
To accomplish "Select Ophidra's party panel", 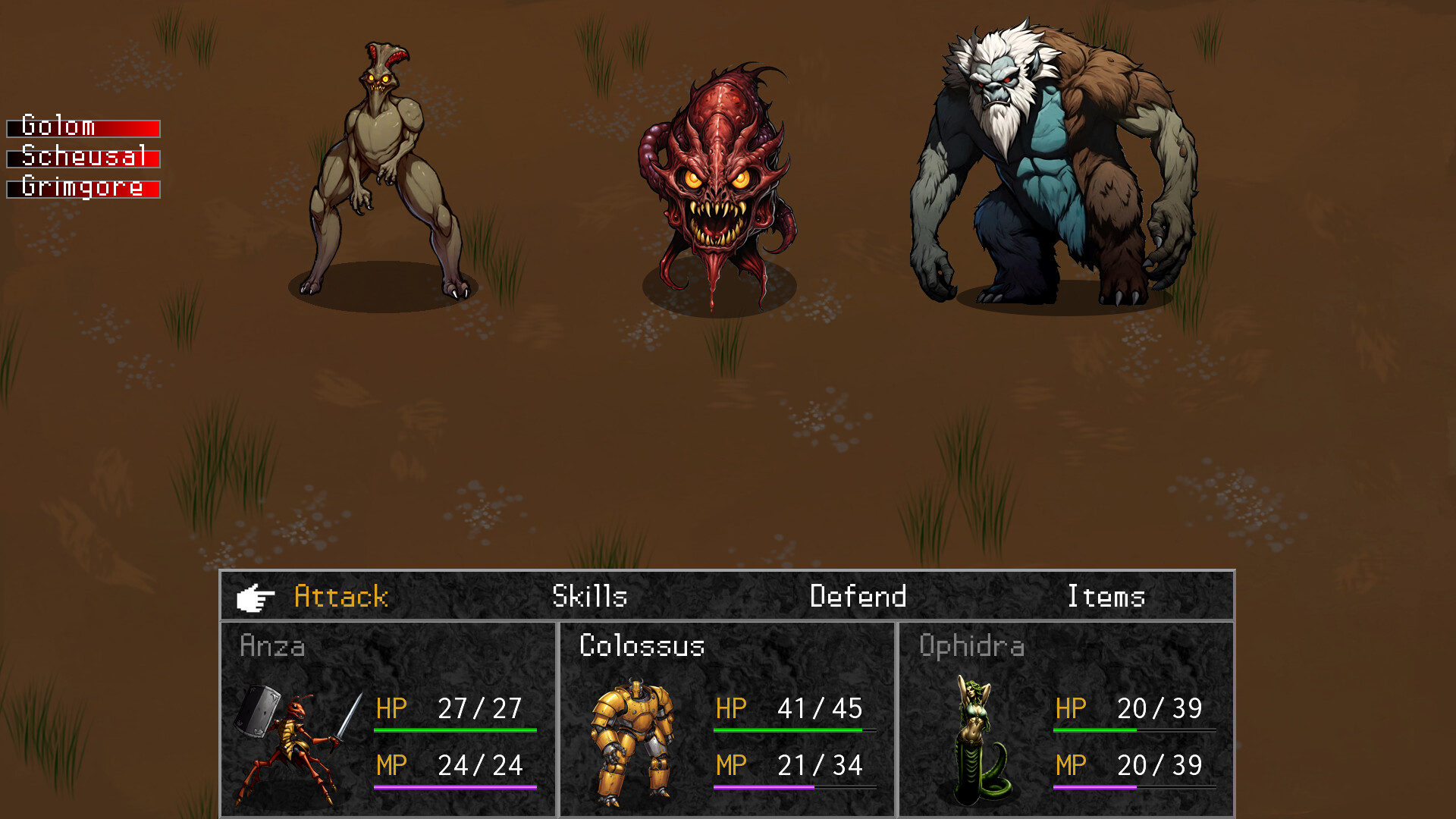I will 1065,719.
